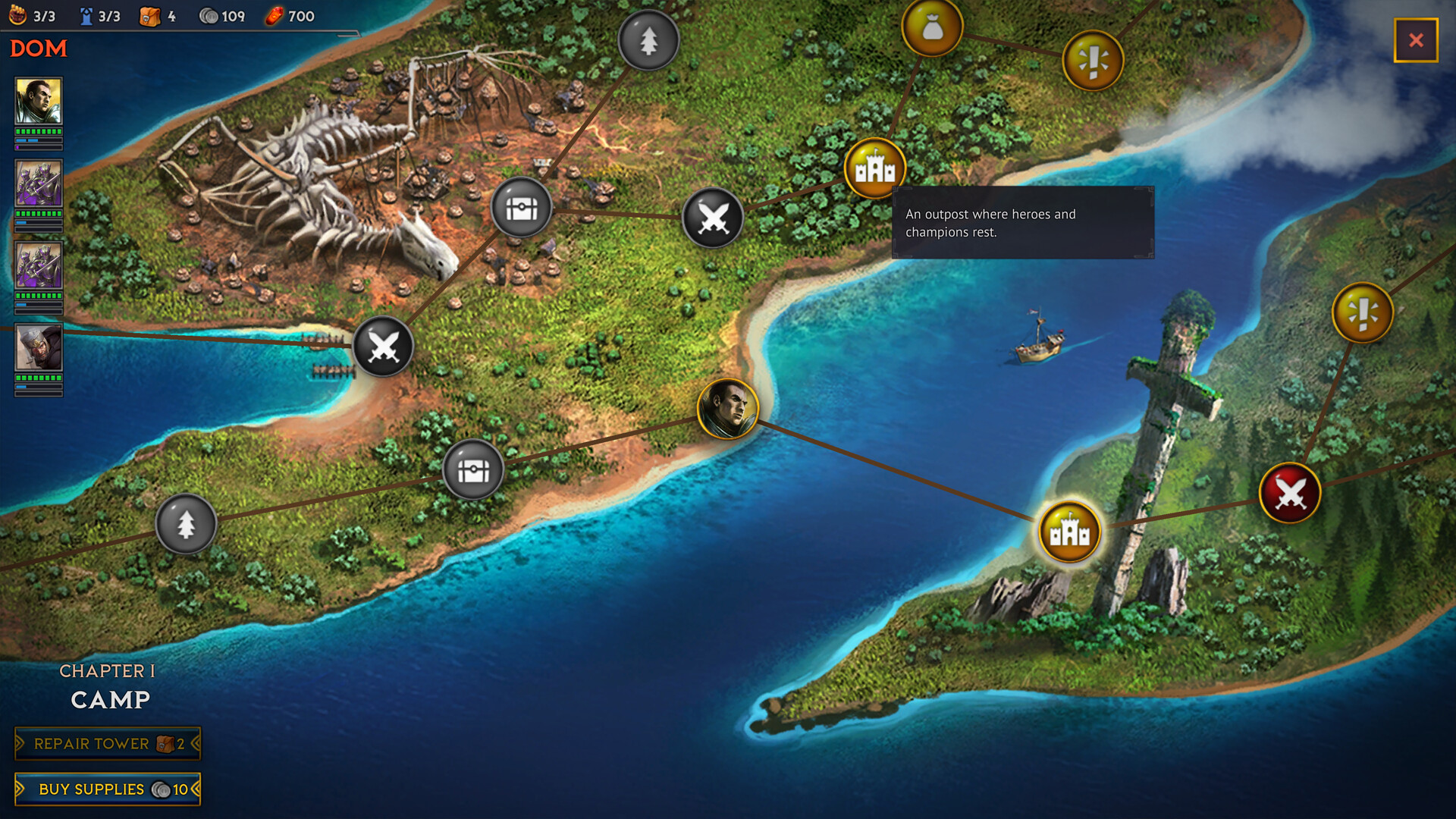Viewport: 1456px width, 819px height.
Task: Open the treasure chest node near the dragon skeleton
Action: tap(520, 208)
